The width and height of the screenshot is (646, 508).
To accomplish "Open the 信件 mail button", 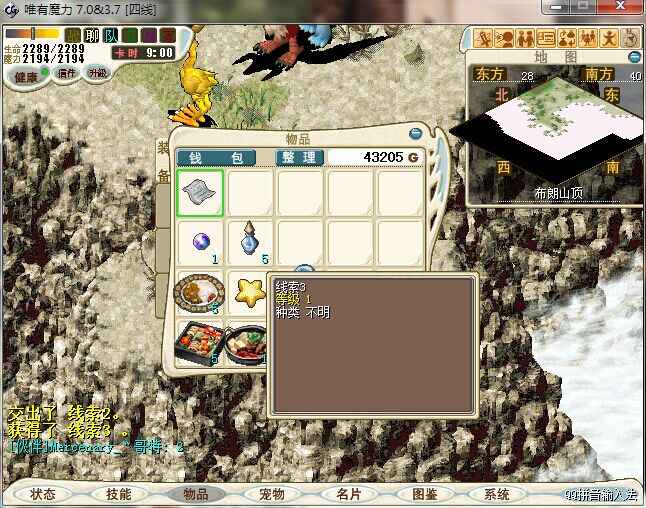I will tap(67, 73).
